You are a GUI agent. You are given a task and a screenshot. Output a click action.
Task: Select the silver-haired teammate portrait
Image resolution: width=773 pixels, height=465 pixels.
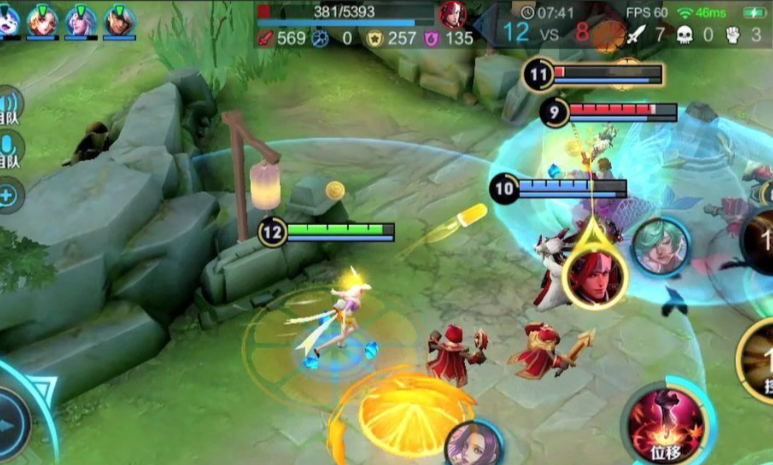(x=82, y=20)
